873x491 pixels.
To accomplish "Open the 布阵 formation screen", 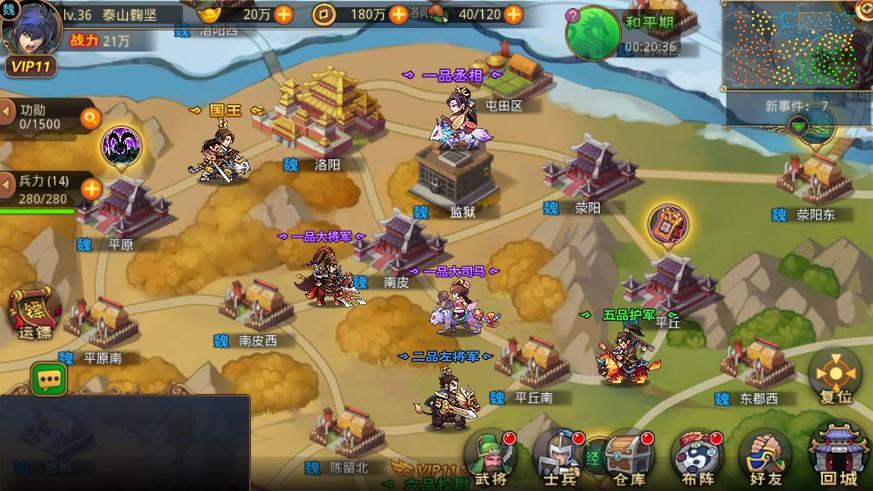I will pos(695,455).
